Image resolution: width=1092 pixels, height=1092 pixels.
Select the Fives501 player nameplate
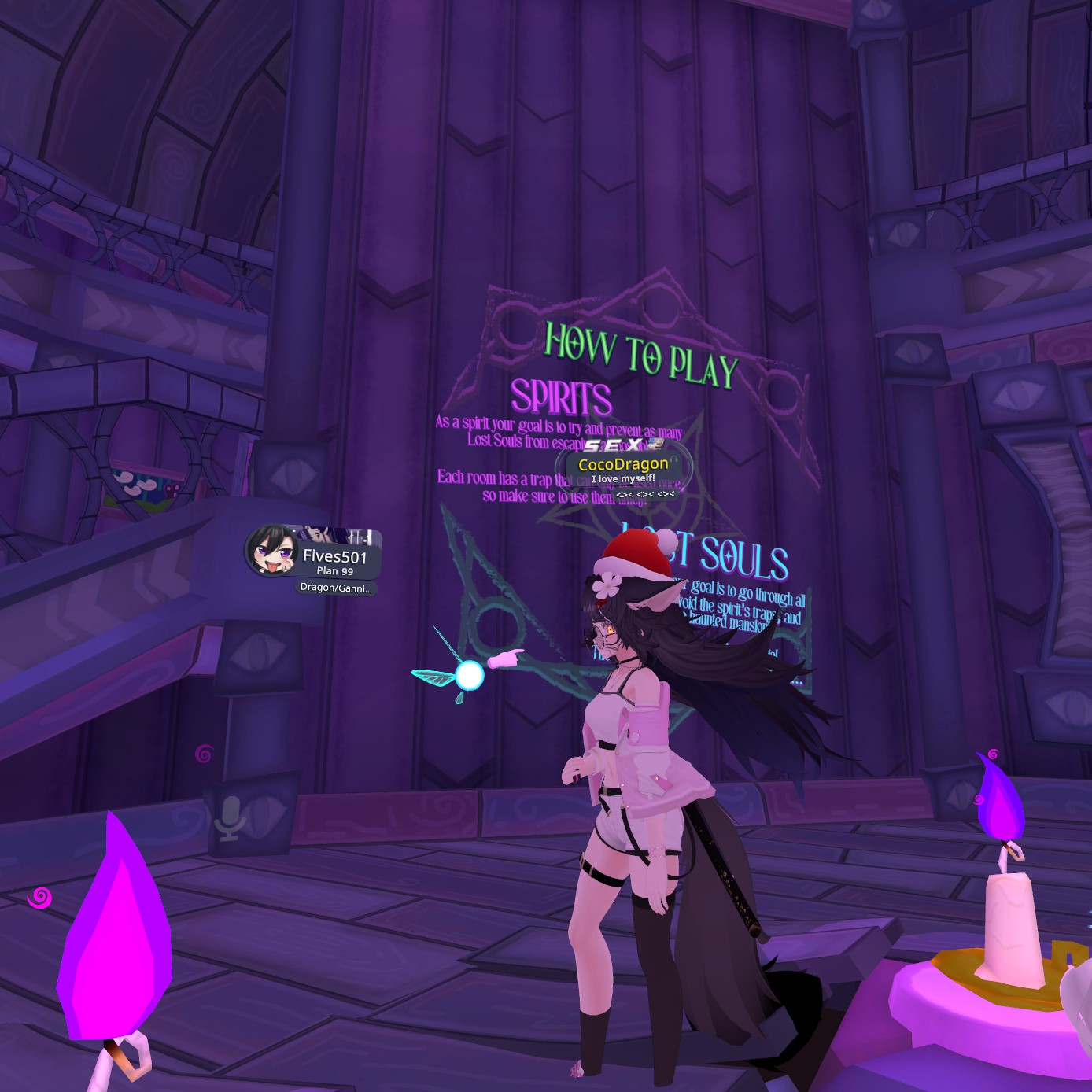click(334, 556)
